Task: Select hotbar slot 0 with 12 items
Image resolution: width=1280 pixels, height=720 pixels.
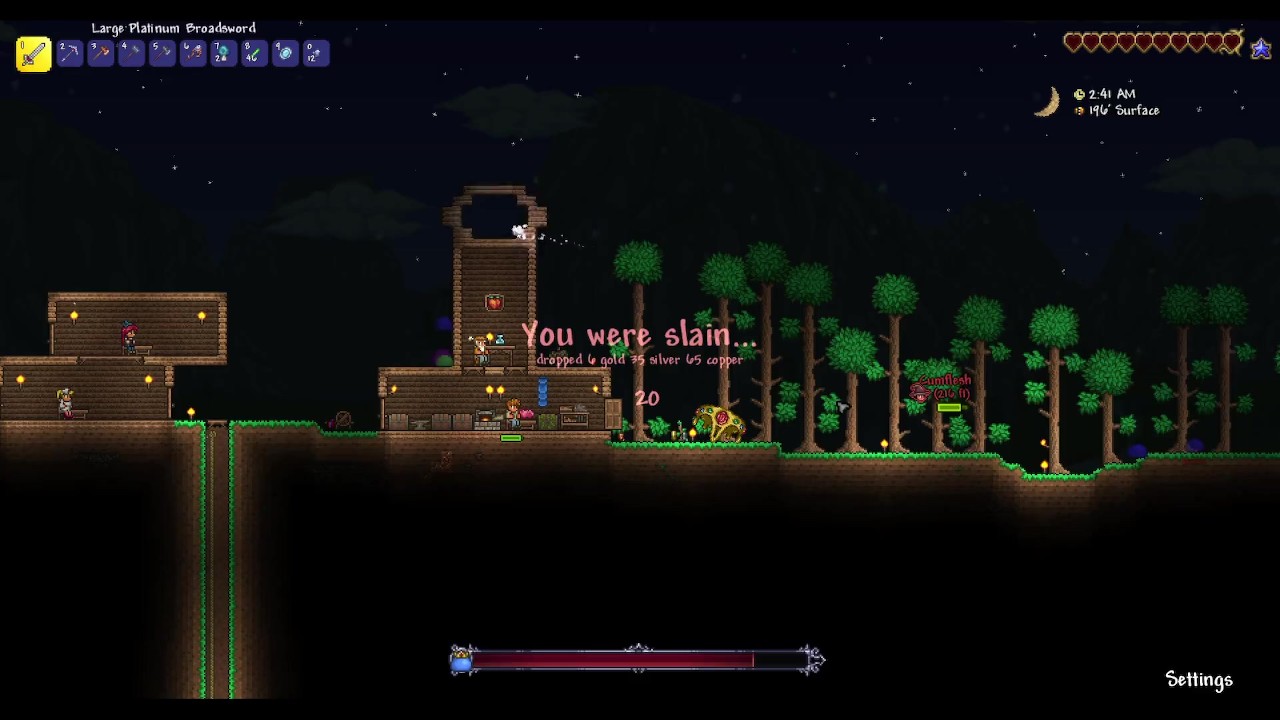Action: 315,53
